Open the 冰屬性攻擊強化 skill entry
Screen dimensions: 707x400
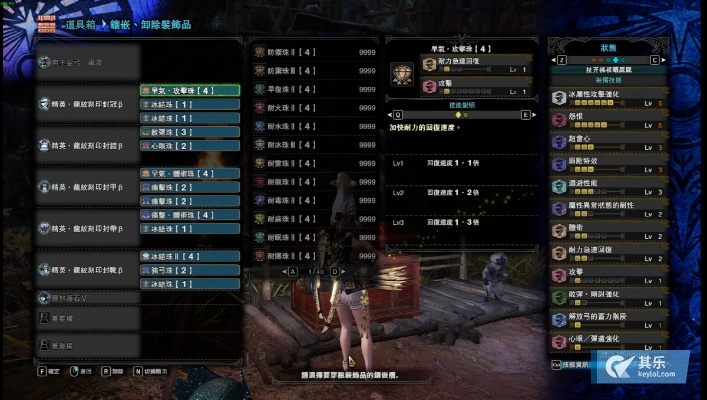[x=609, y=98]
